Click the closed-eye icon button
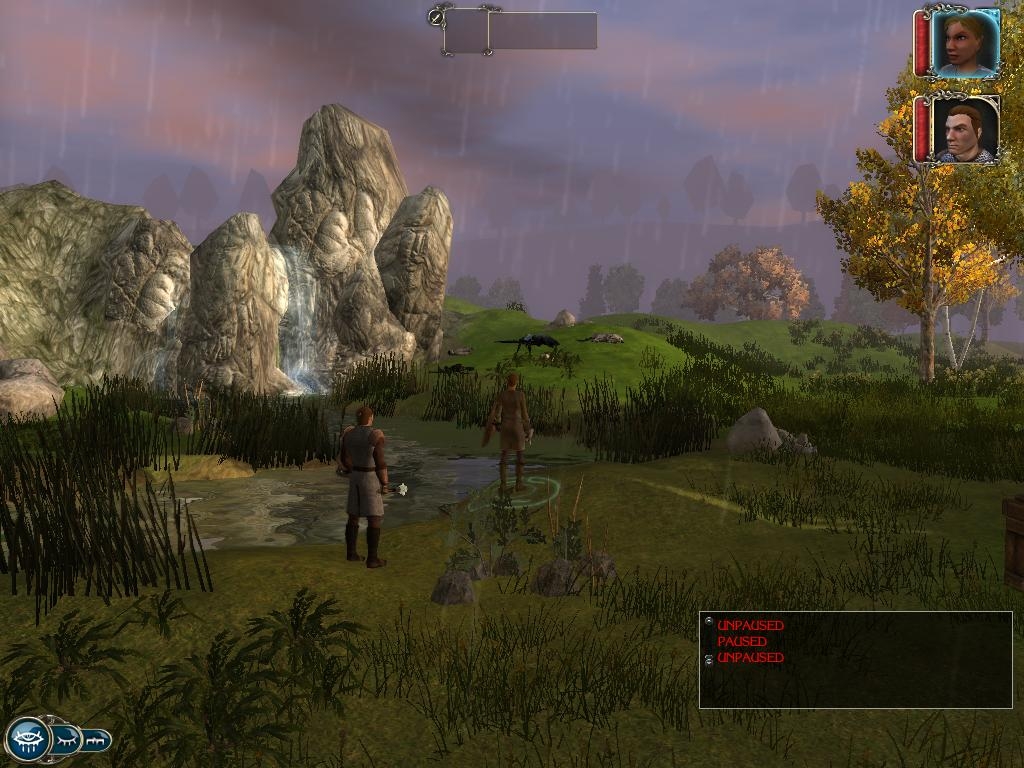The height and width of the screenshot is (768, 1024). pos(67,740)
